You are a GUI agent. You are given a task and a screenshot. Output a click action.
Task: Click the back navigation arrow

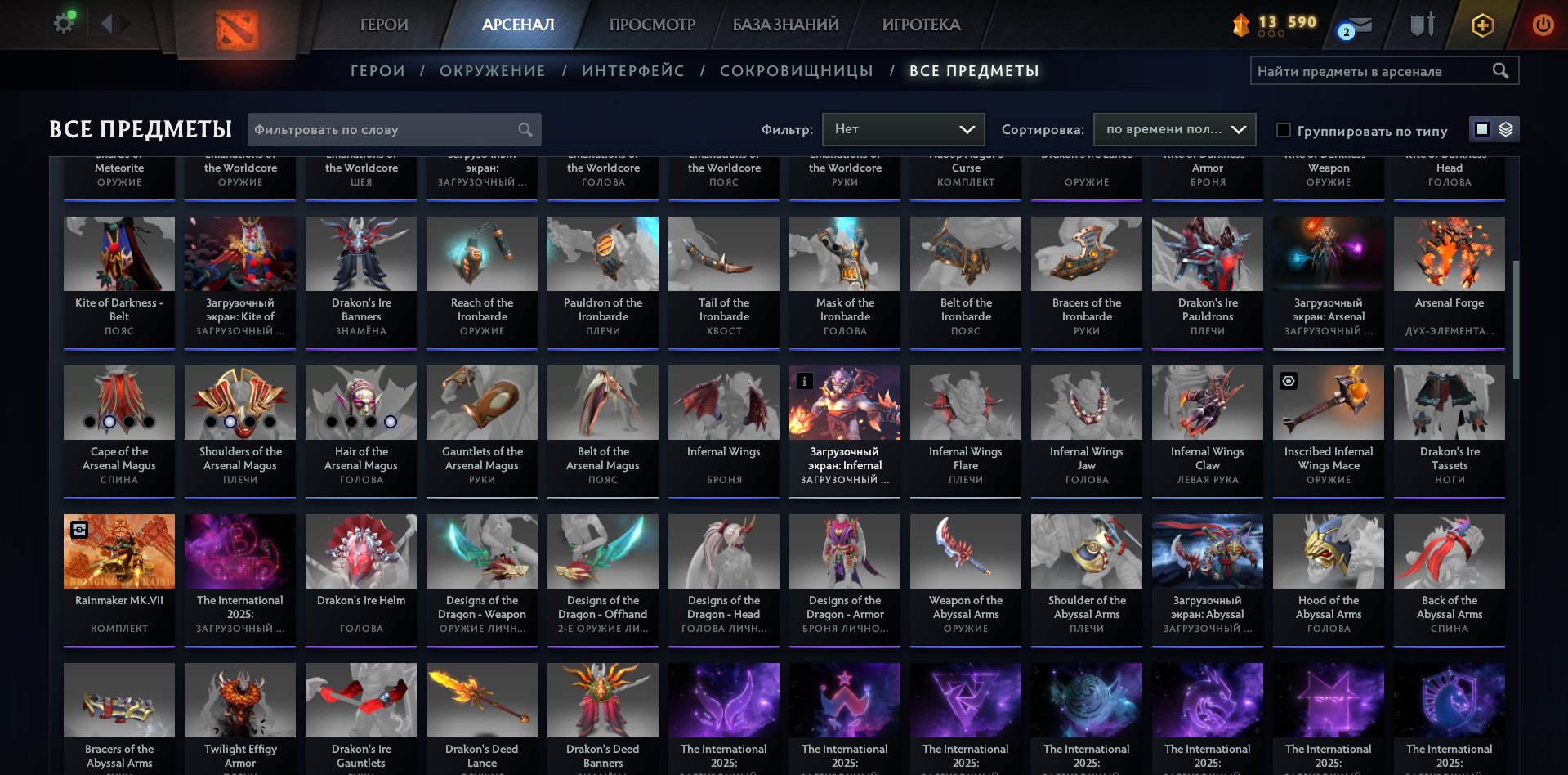(107, 24)
